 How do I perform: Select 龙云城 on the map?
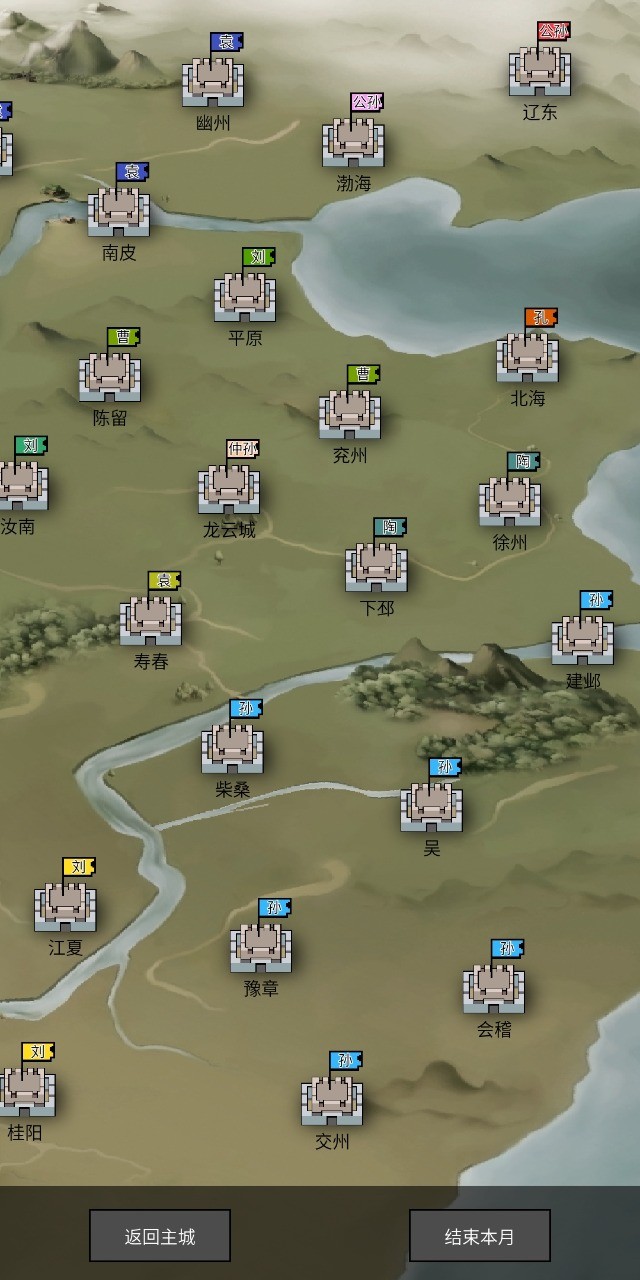coord(229,489)
